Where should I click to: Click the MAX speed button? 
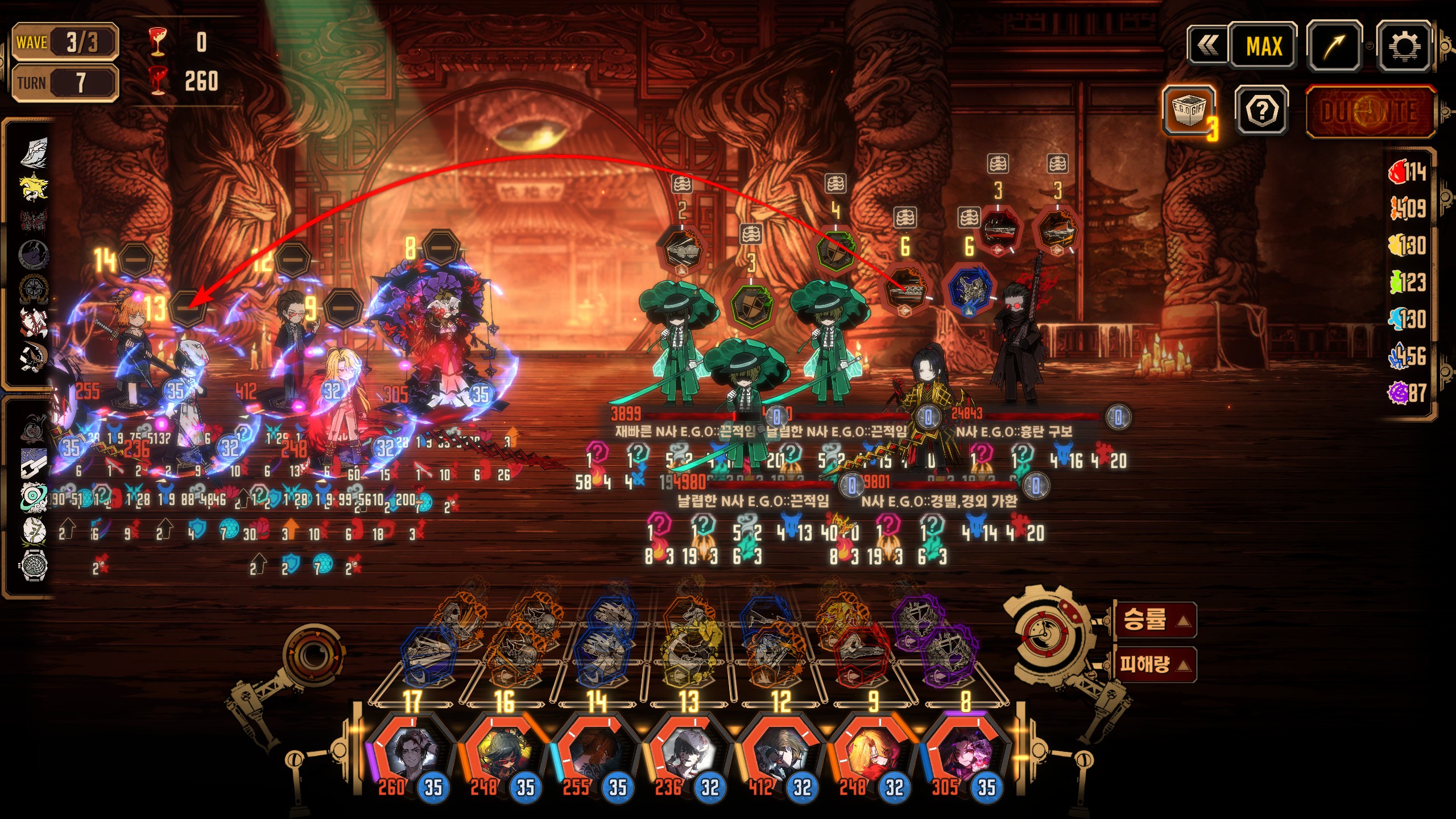coord(1264,47)
